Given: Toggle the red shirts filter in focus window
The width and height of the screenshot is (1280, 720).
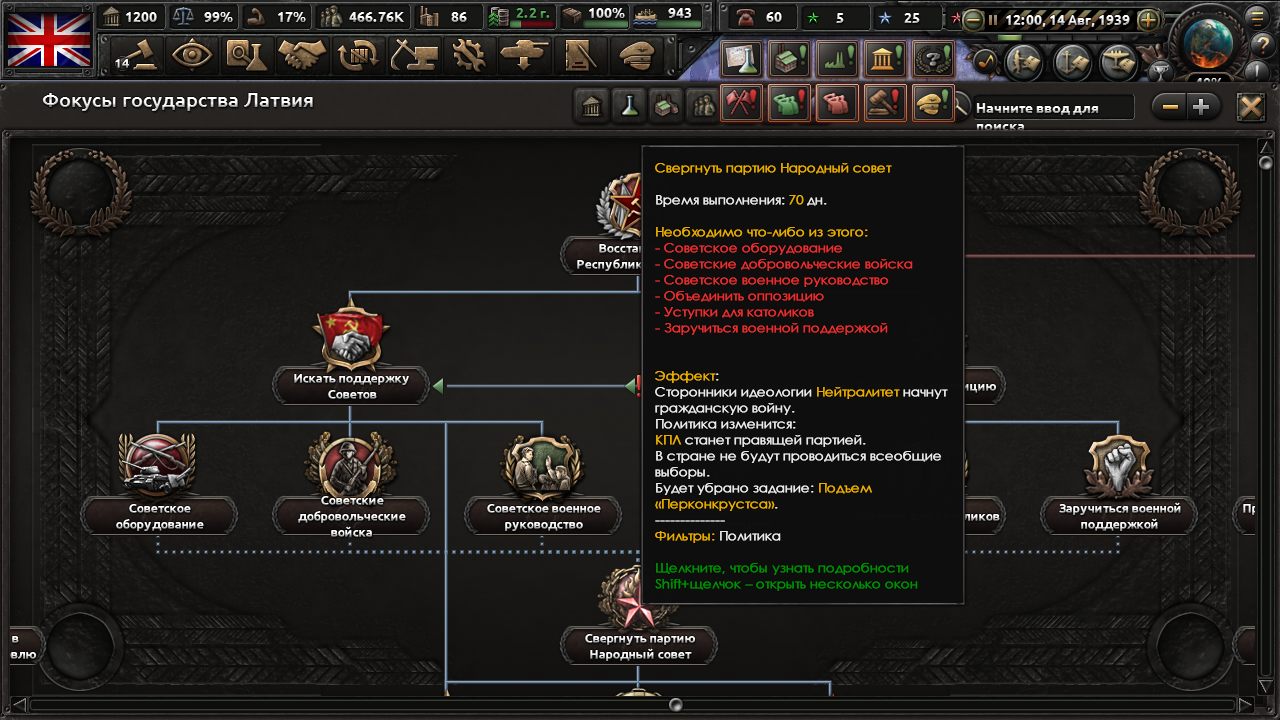Looking at the screenshot, I should (838, 105).
